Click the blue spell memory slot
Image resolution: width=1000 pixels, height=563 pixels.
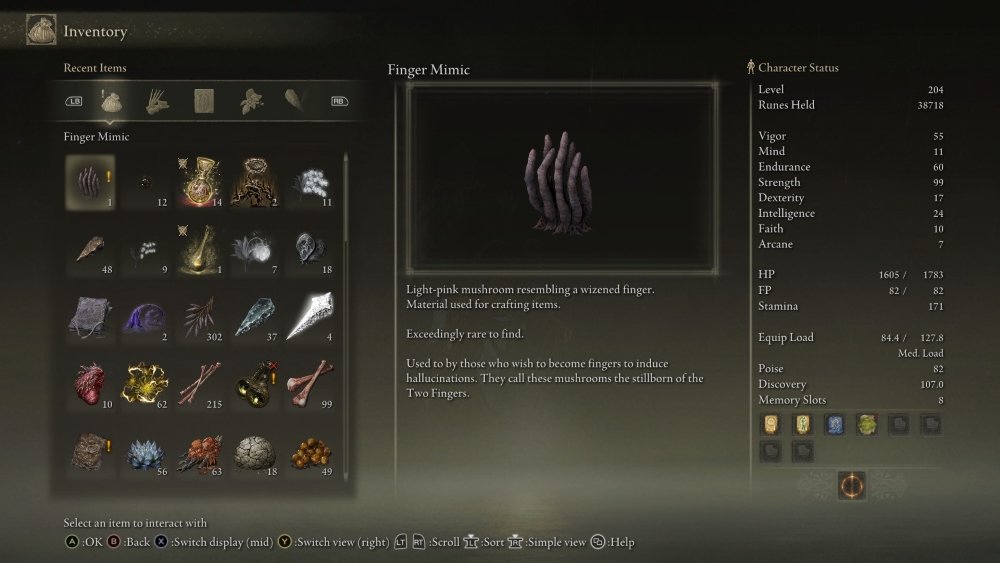point(833,424)
